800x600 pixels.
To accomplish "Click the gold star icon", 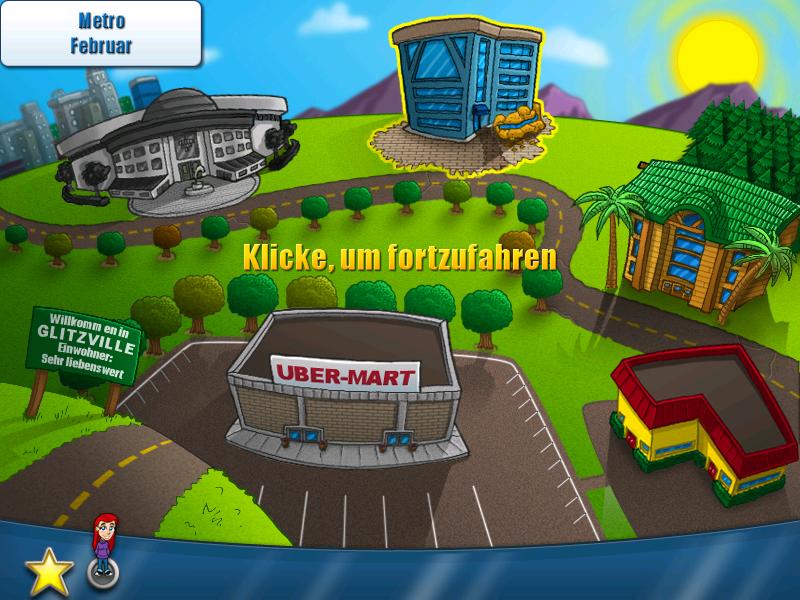I will tap(48, 573).
